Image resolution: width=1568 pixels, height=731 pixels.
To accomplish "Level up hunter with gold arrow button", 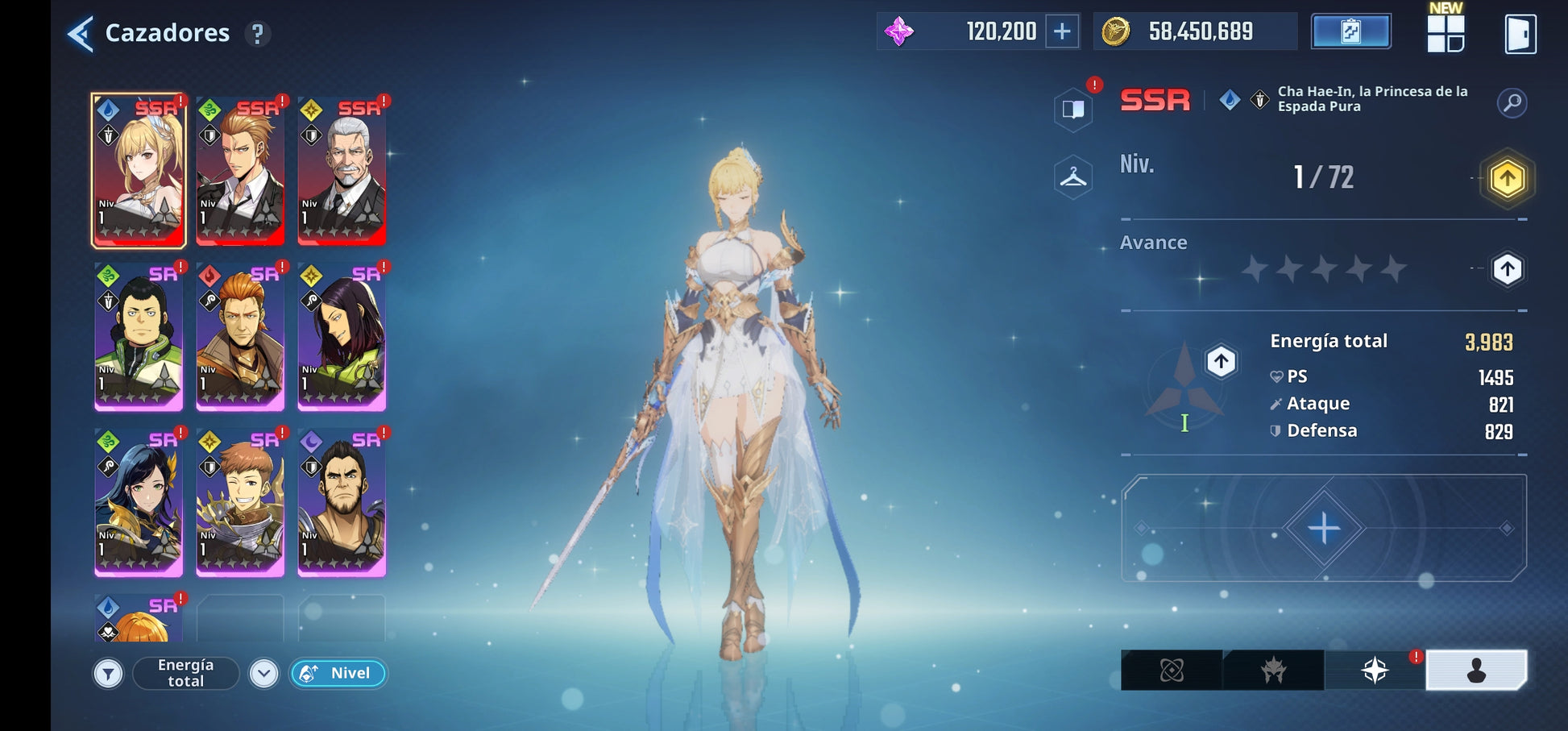I will tap(1507, 178).
